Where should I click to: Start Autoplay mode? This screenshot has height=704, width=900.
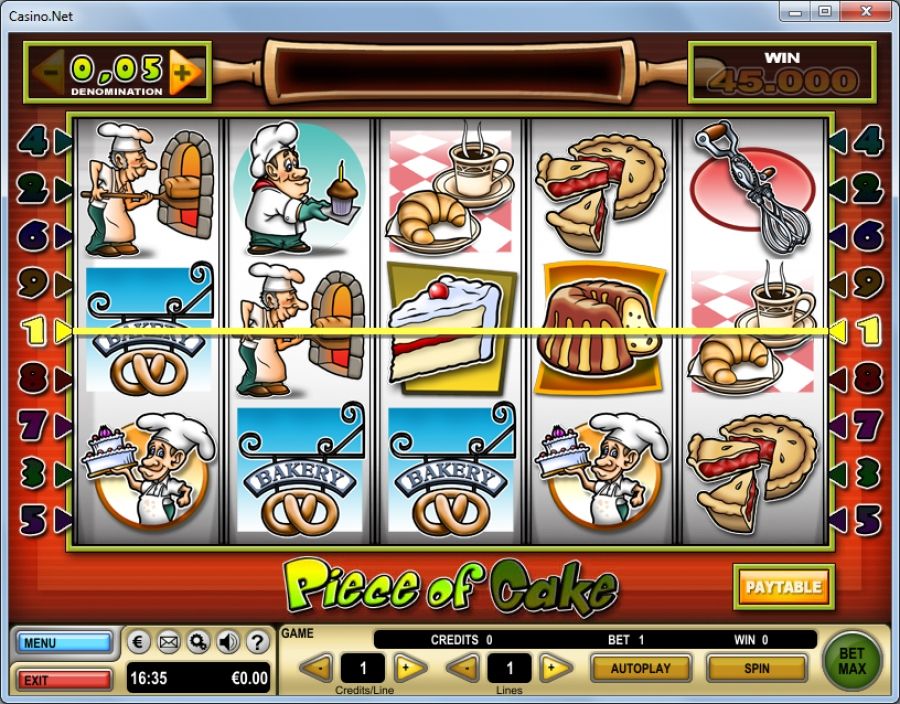coord(642,667)
